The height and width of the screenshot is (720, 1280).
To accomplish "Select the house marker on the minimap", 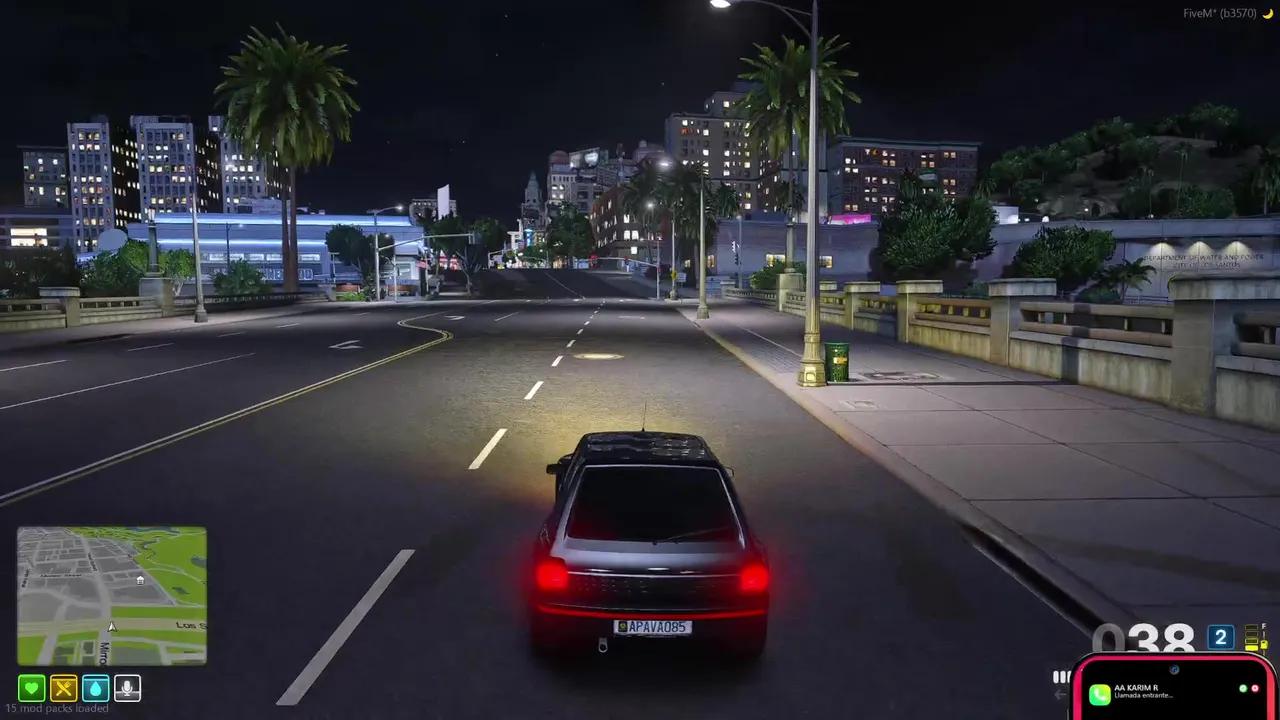I will 140,579.
